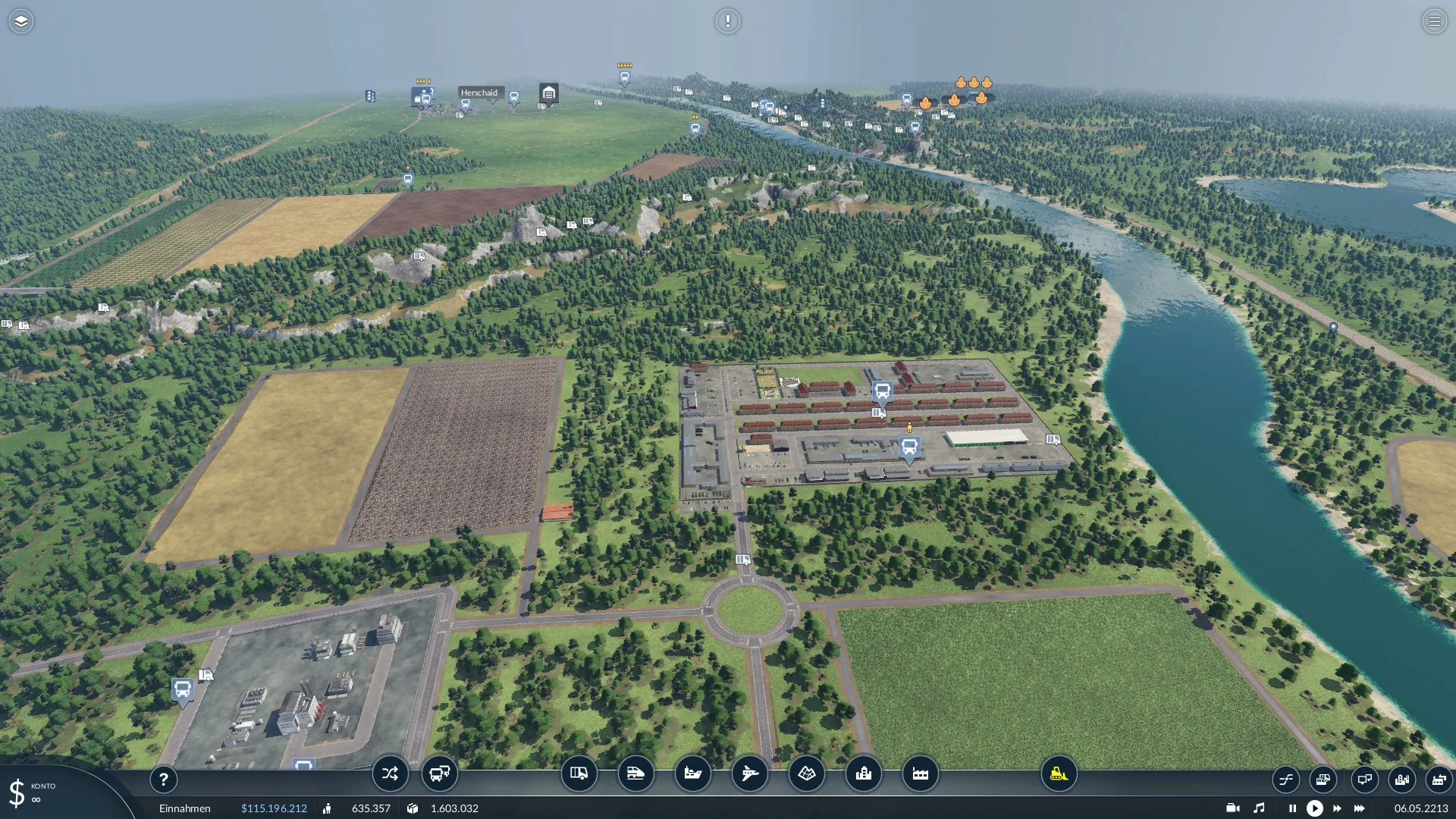Open the exclamation mark warnings notification

click(x=727, y=21)
